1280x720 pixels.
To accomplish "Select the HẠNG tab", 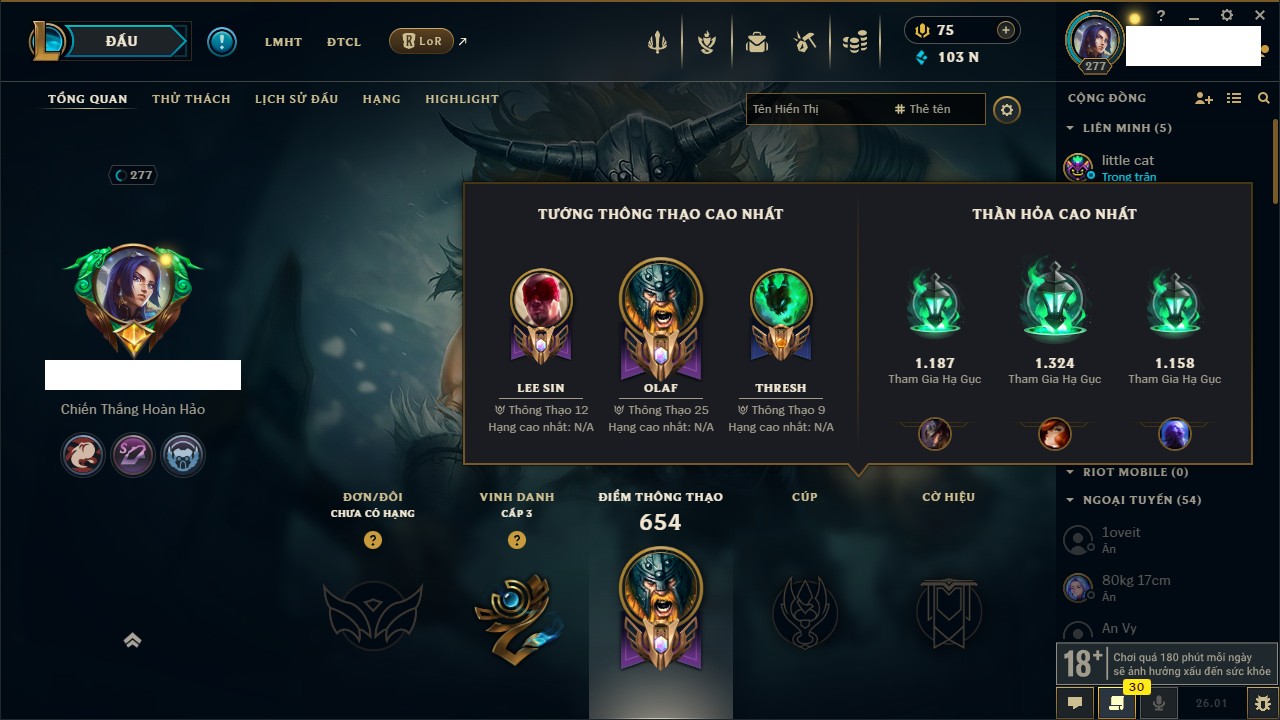I will tap(381, 99).
